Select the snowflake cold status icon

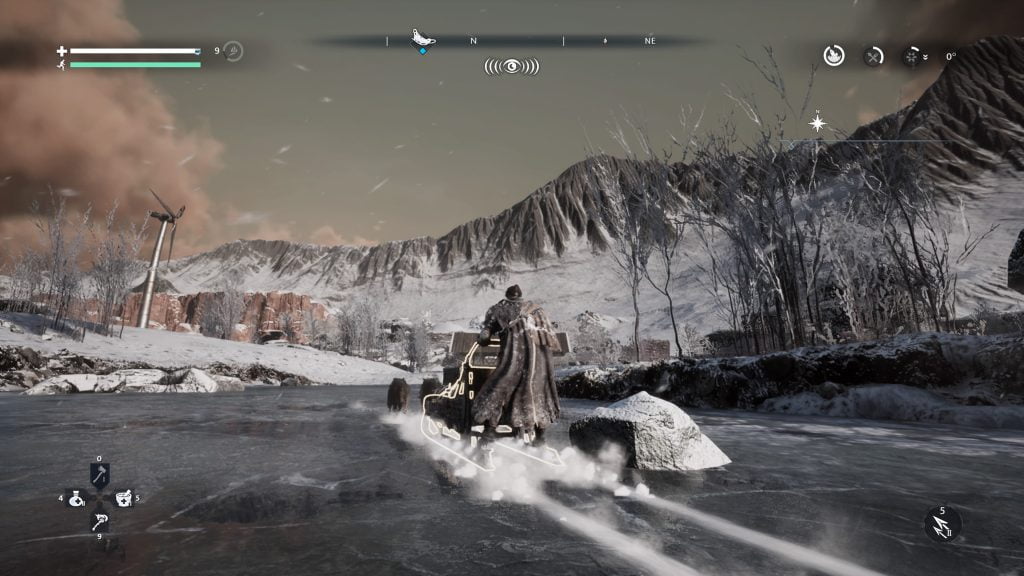pos(912,56)
